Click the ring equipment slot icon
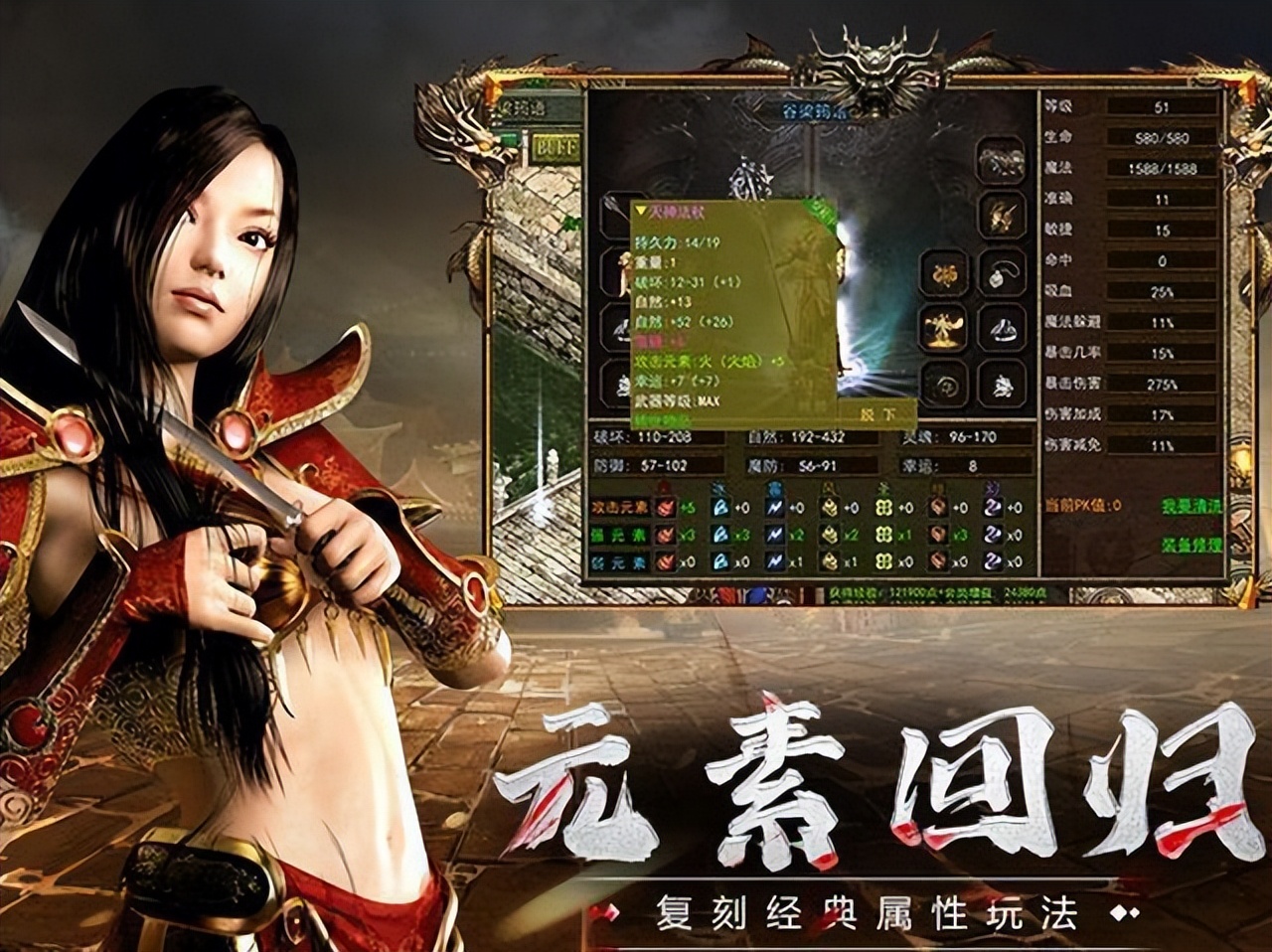The image size is (1272, 952). [1002, 329]
